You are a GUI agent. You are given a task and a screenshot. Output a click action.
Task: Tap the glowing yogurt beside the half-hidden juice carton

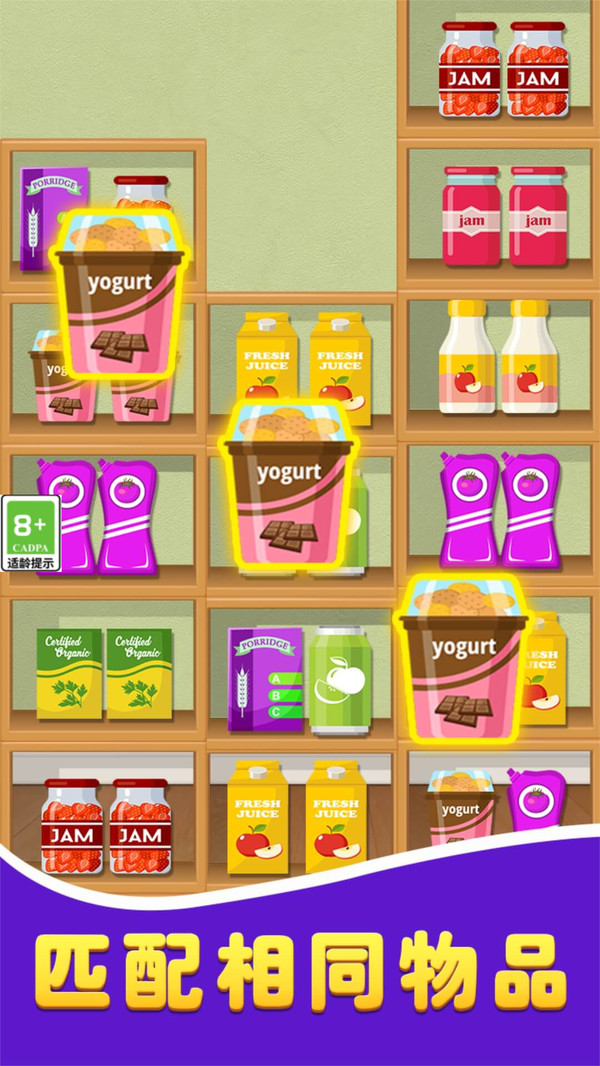463,663
